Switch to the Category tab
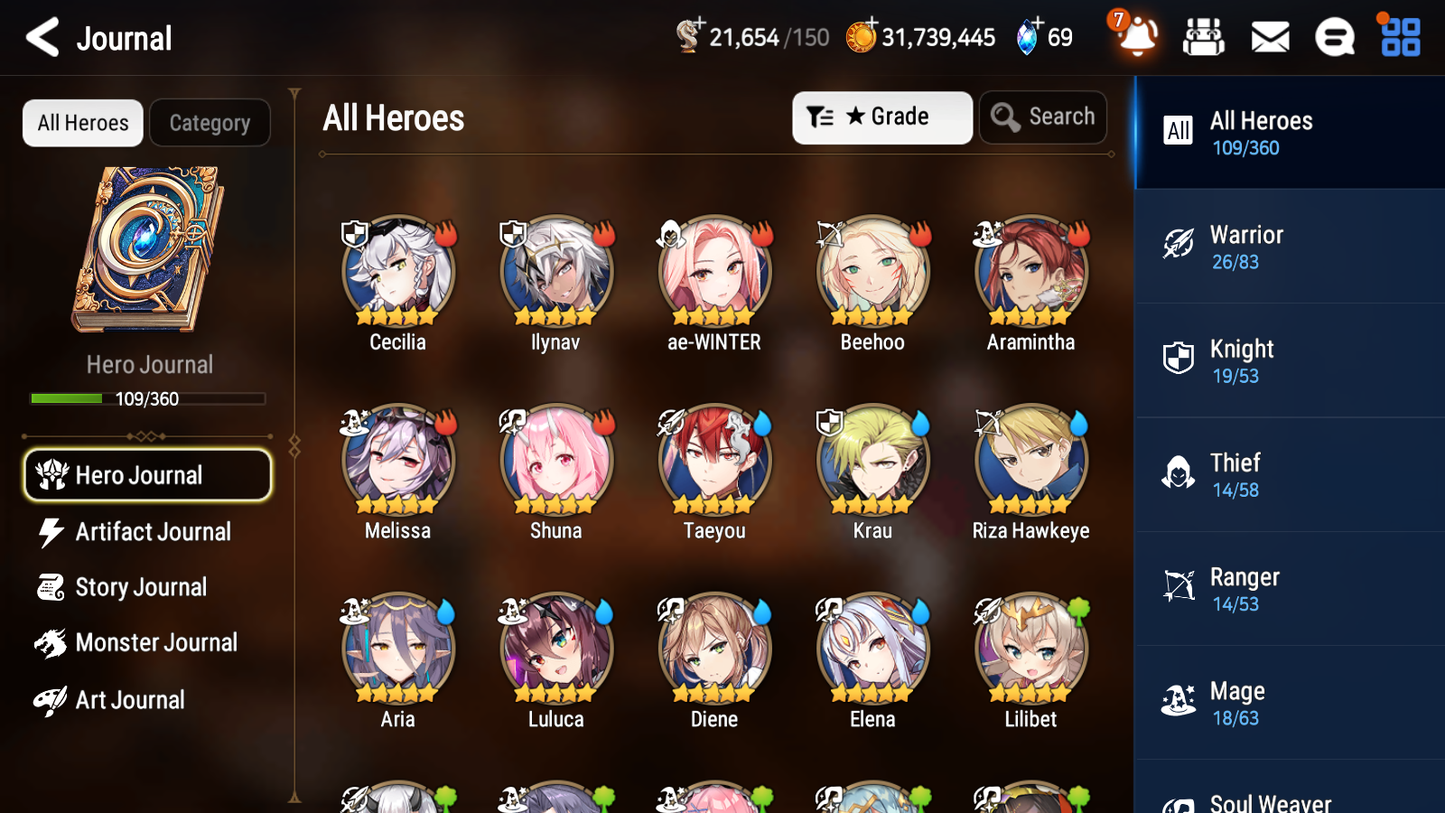The height and width of the screenshot is (813, 1445). 210,122
